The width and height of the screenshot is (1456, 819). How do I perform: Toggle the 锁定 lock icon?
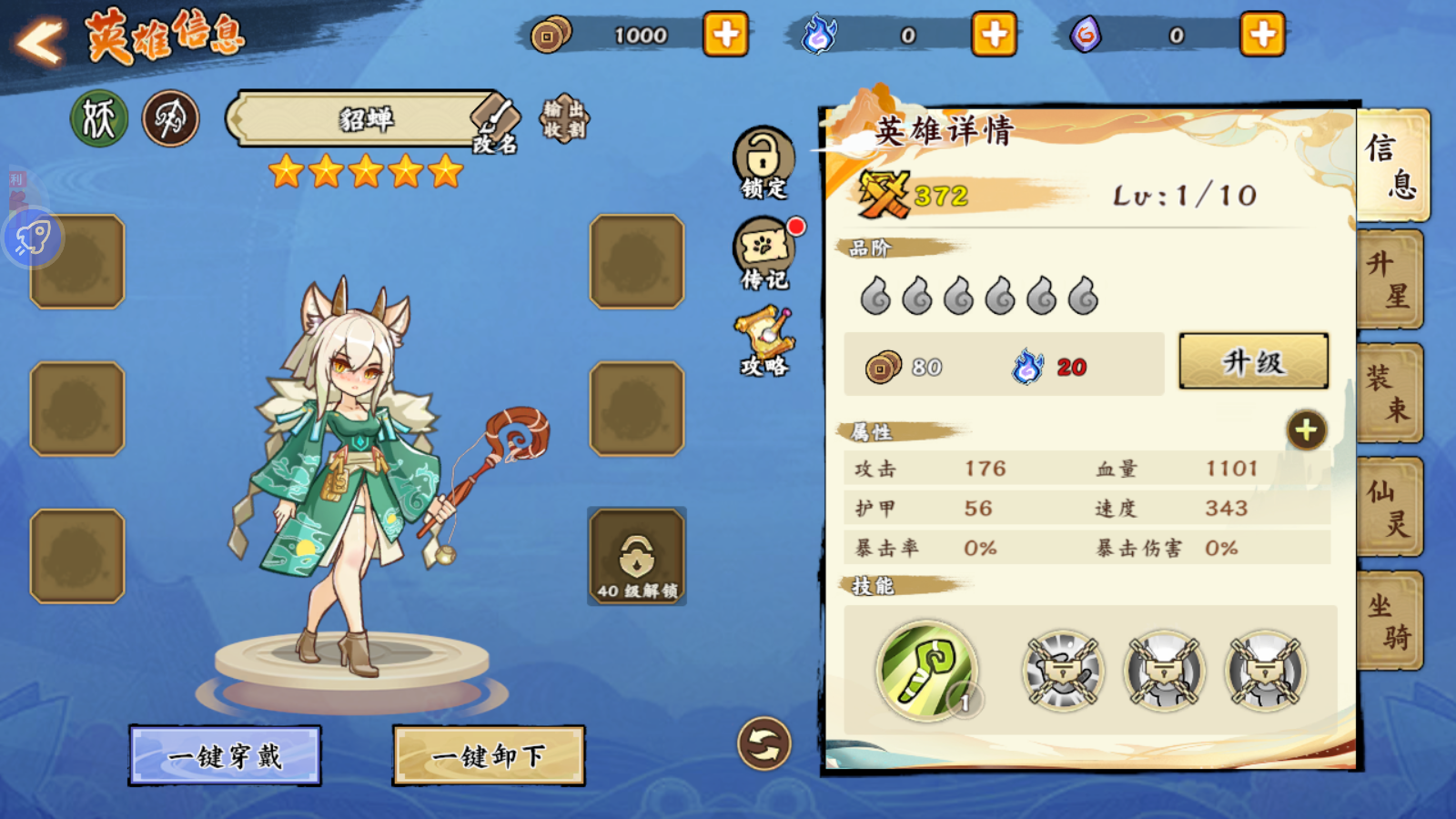coord(763,161)
